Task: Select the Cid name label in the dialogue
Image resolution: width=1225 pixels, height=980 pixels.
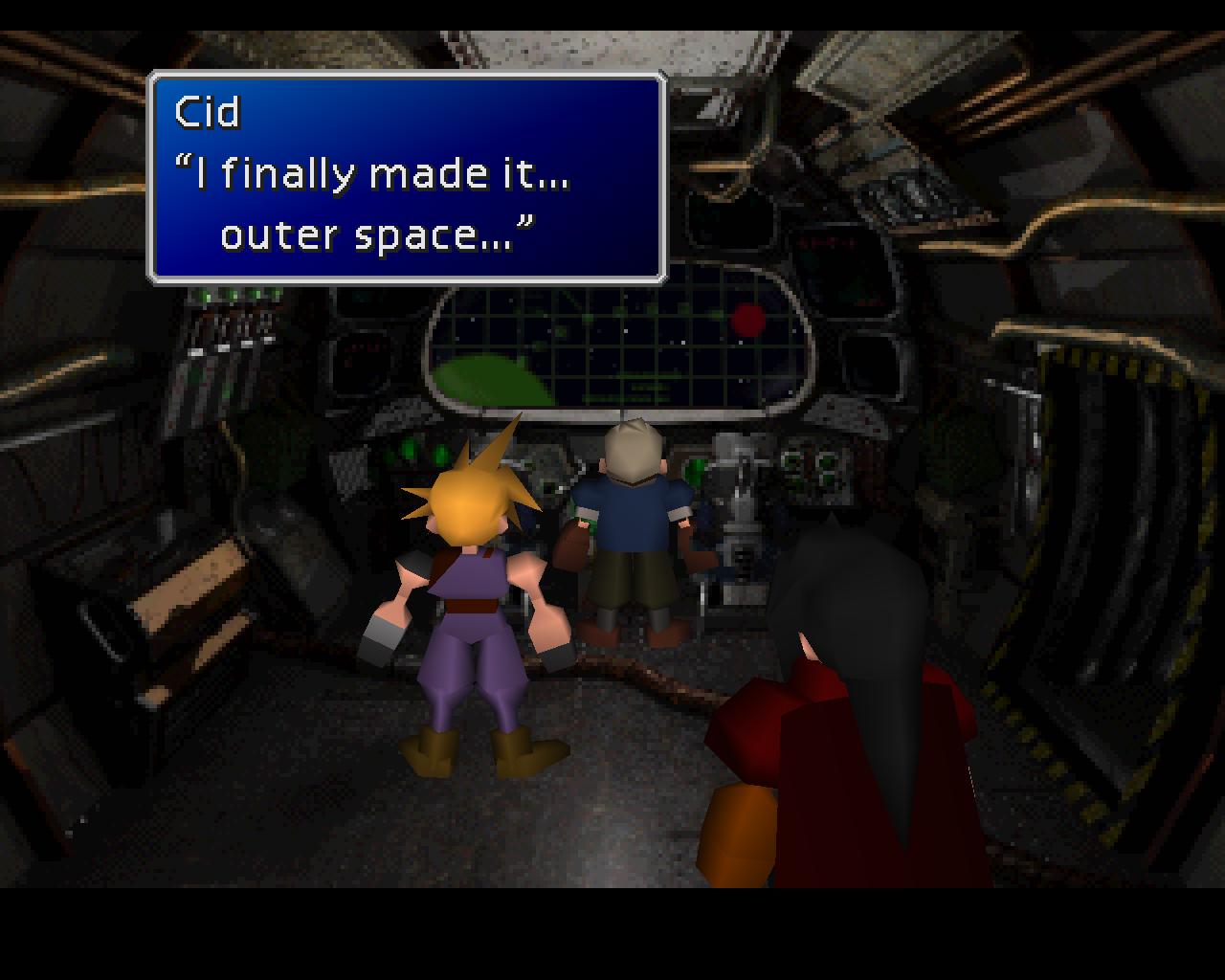Action: tap(205, 111)
